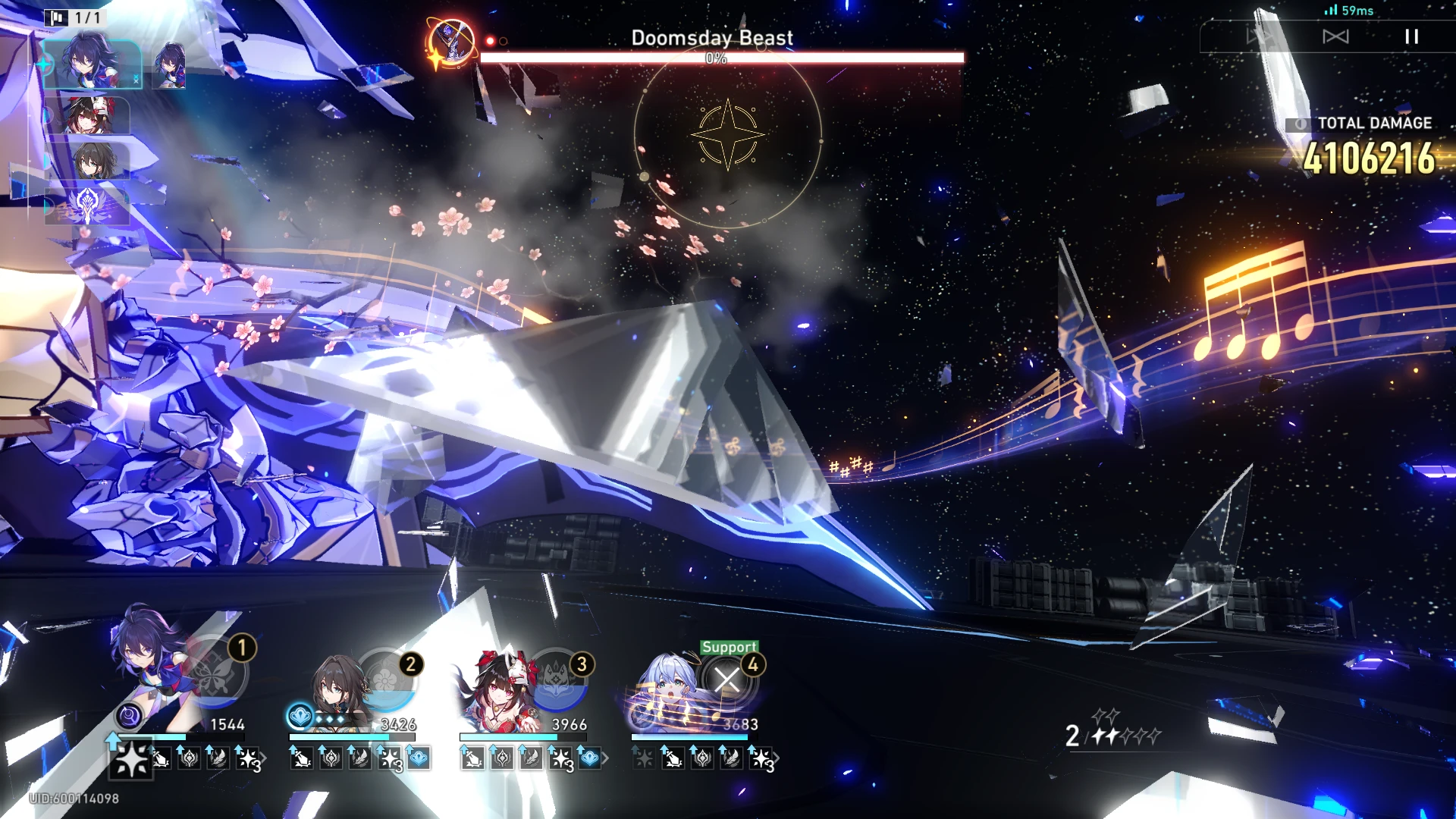Expand Robin's overflowing buff list arrow
The image size is (1456, 819).
coord(778,758)
